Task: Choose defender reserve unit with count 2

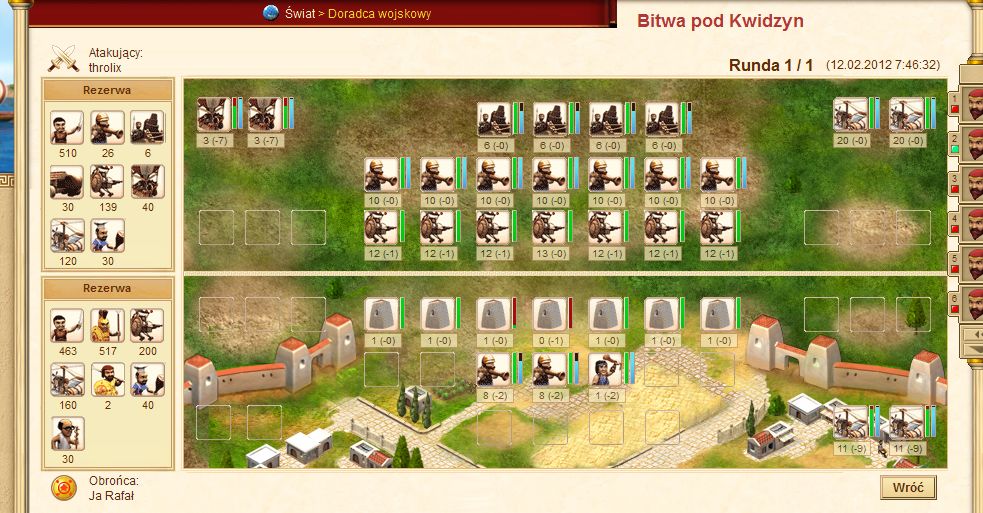Action: click(107, 380)
